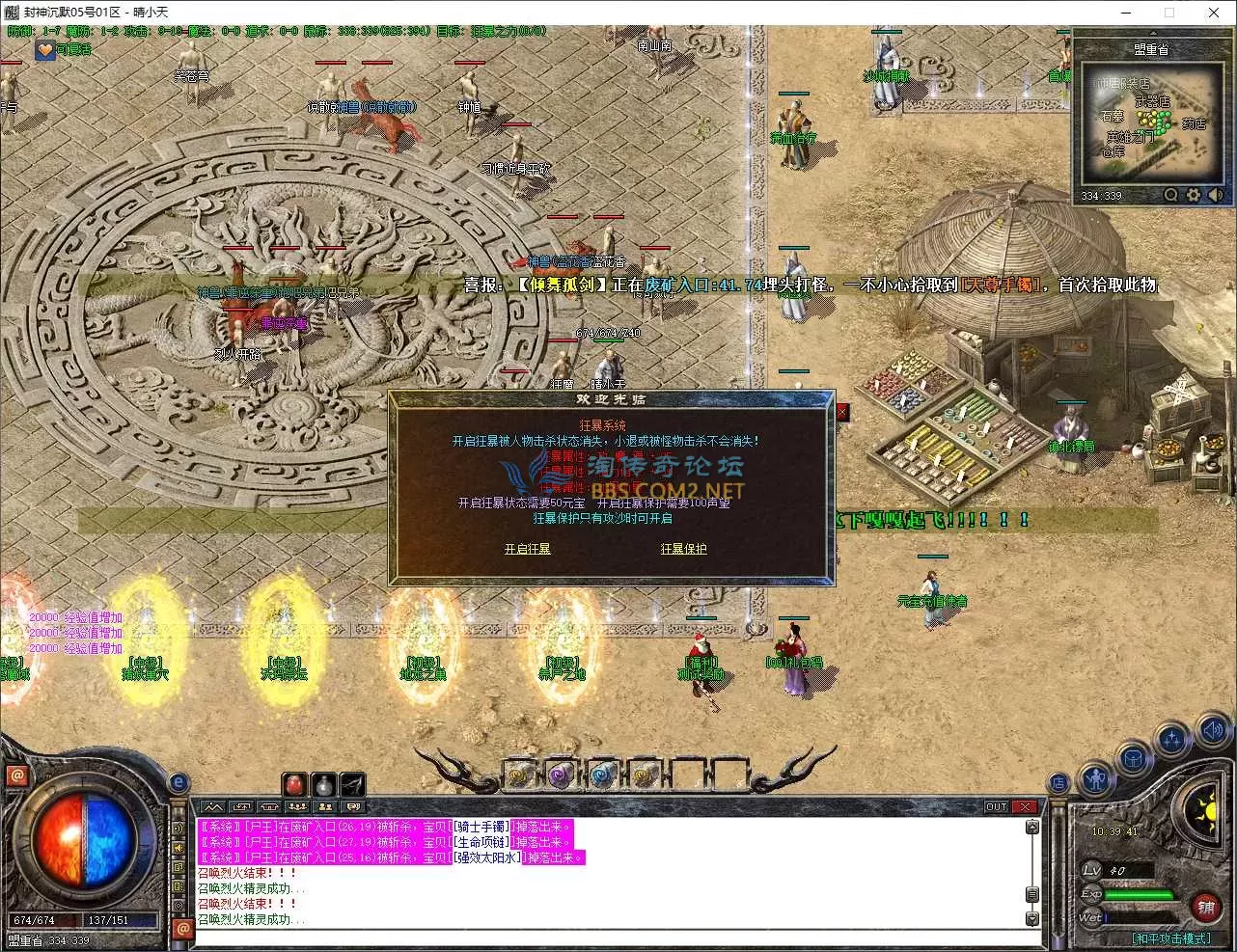
Task: Use the blue scroll belt slot
Action: [x=603, y=774]
